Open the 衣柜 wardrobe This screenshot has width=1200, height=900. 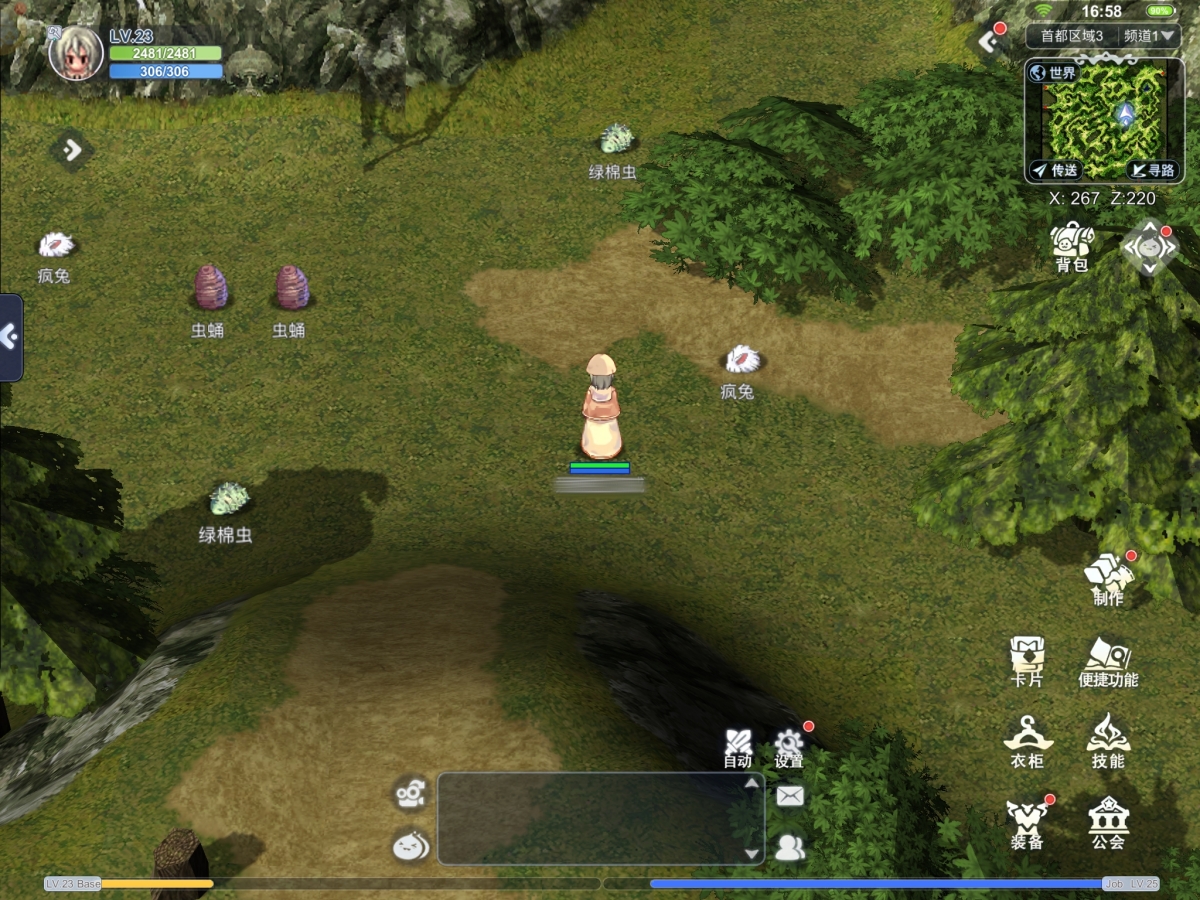click(x=1027, y=741)
